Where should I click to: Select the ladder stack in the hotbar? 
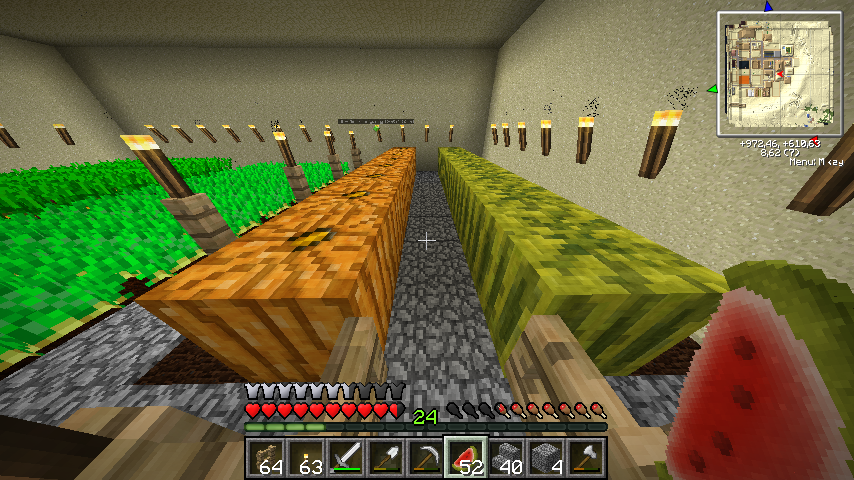click(x=267, y=459)
